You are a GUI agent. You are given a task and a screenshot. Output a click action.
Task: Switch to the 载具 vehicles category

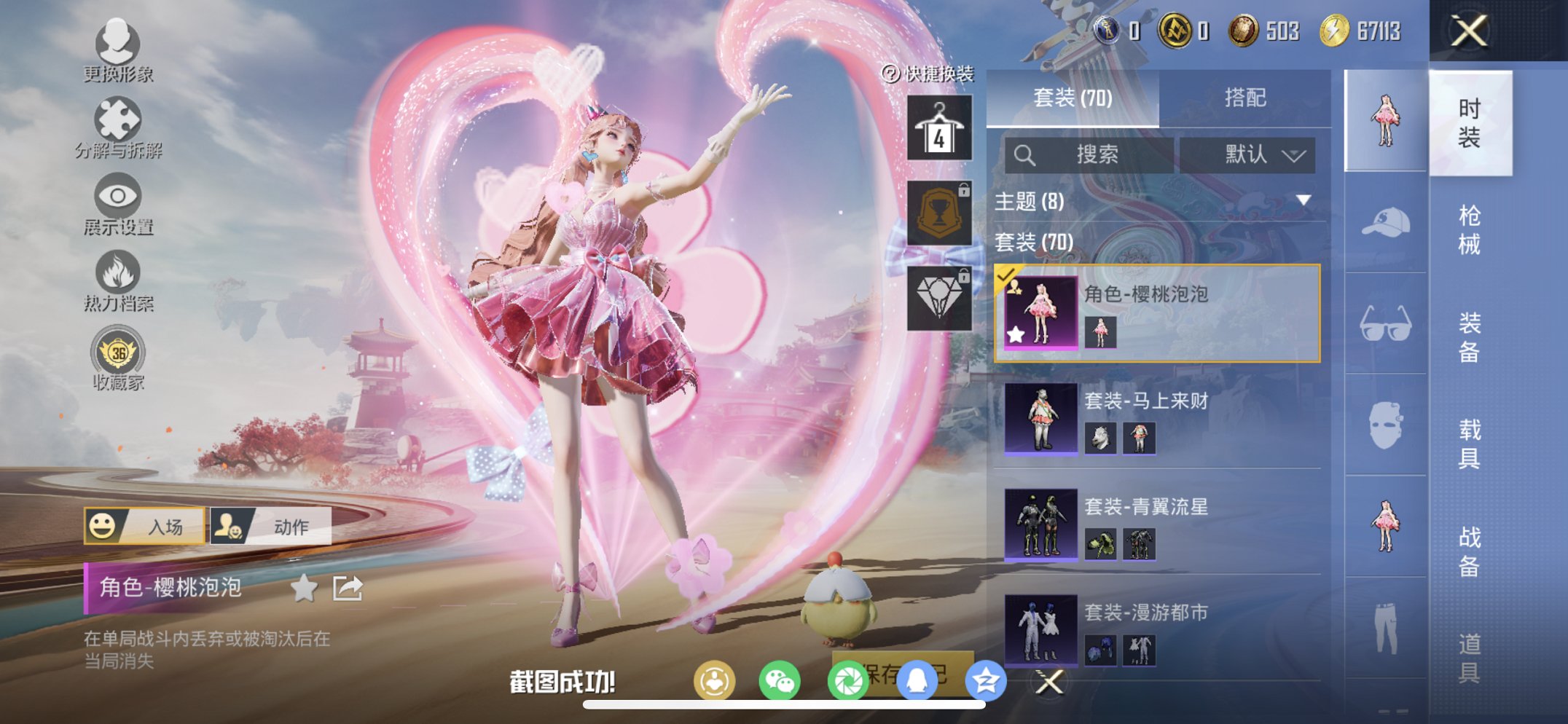1469,444
